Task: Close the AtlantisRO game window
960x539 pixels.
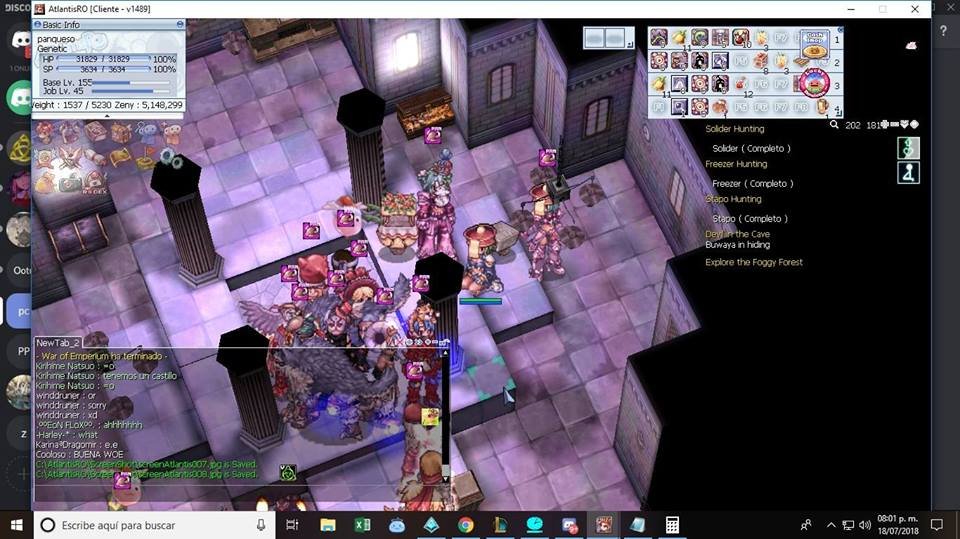Action: [x=915, y=9]
